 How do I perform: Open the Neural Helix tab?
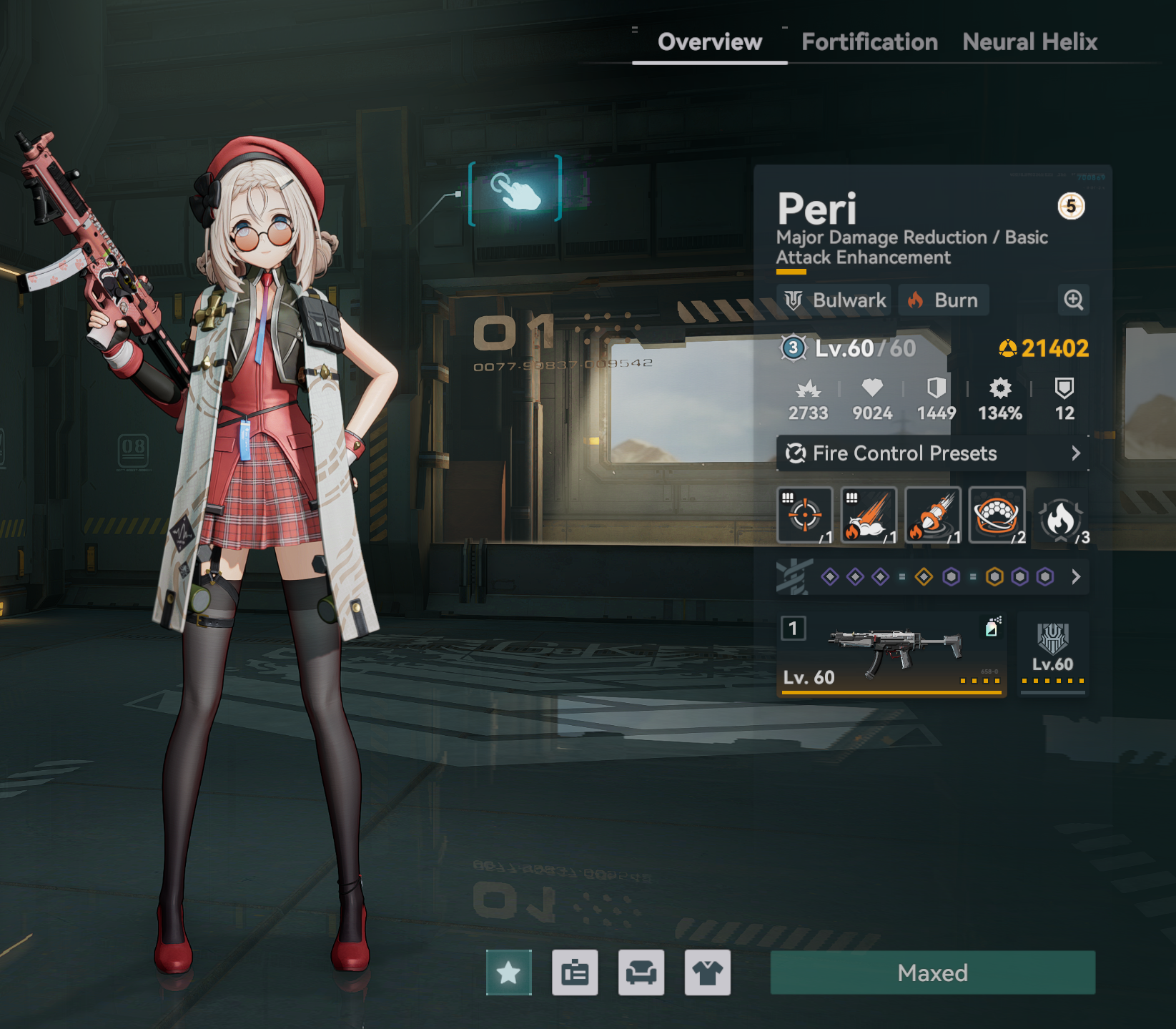pyautogui.click(x=1029, y=42)
